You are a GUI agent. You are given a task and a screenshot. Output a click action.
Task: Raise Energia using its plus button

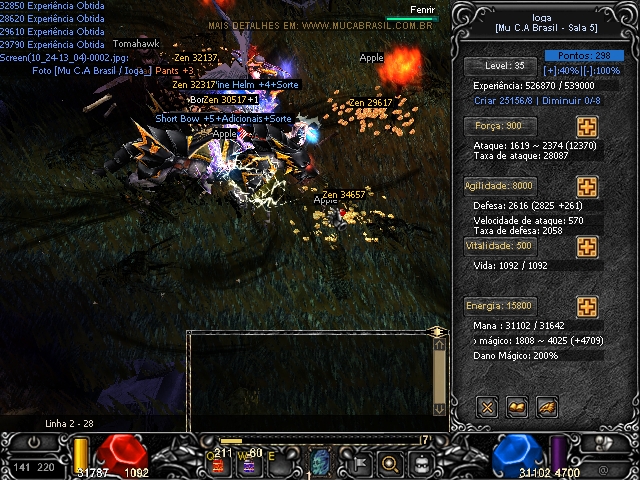[x=587, y=306]
